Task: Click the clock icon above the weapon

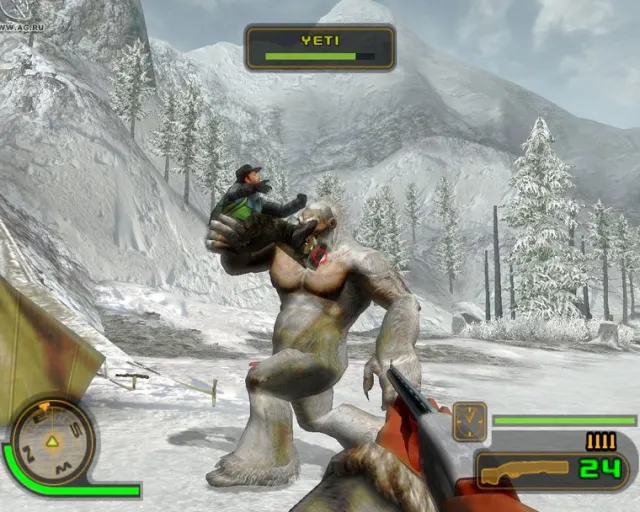Action: coord(469,420)
